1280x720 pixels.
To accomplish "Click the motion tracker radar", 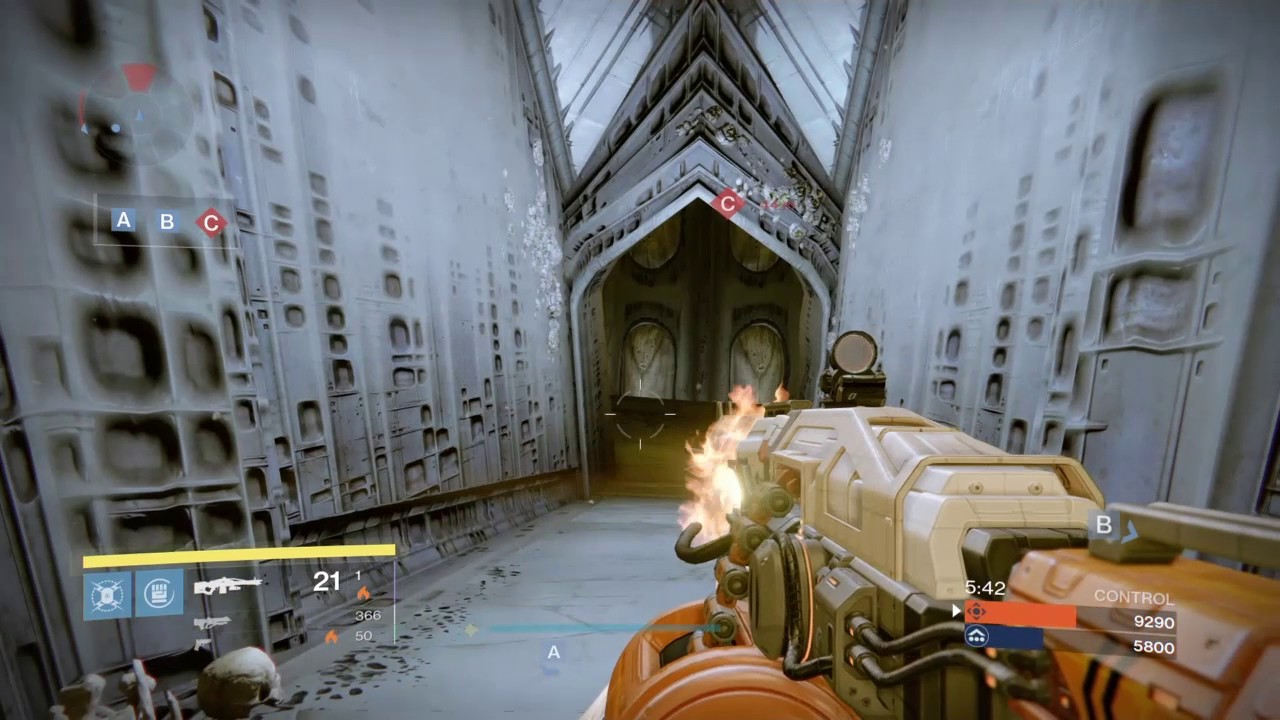I will tap(137, 113).
